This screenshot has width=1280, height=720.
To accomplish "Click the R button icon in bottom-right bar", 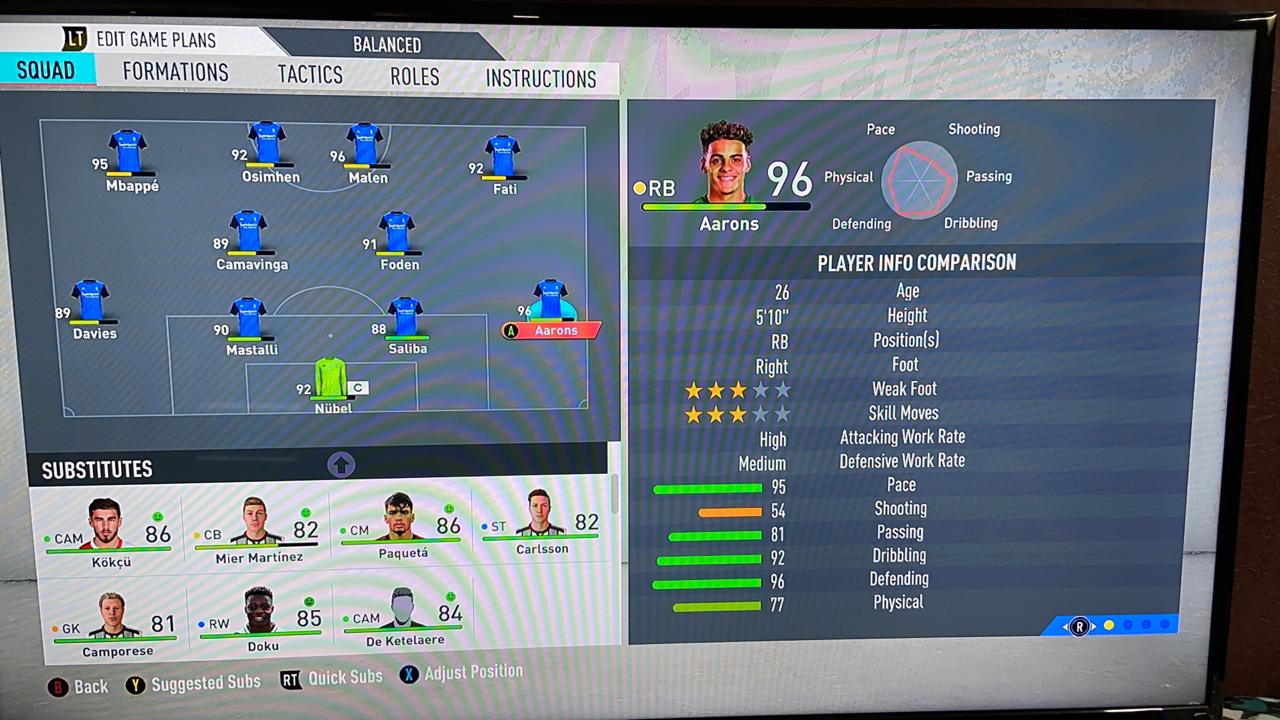I will (1079, 627).
